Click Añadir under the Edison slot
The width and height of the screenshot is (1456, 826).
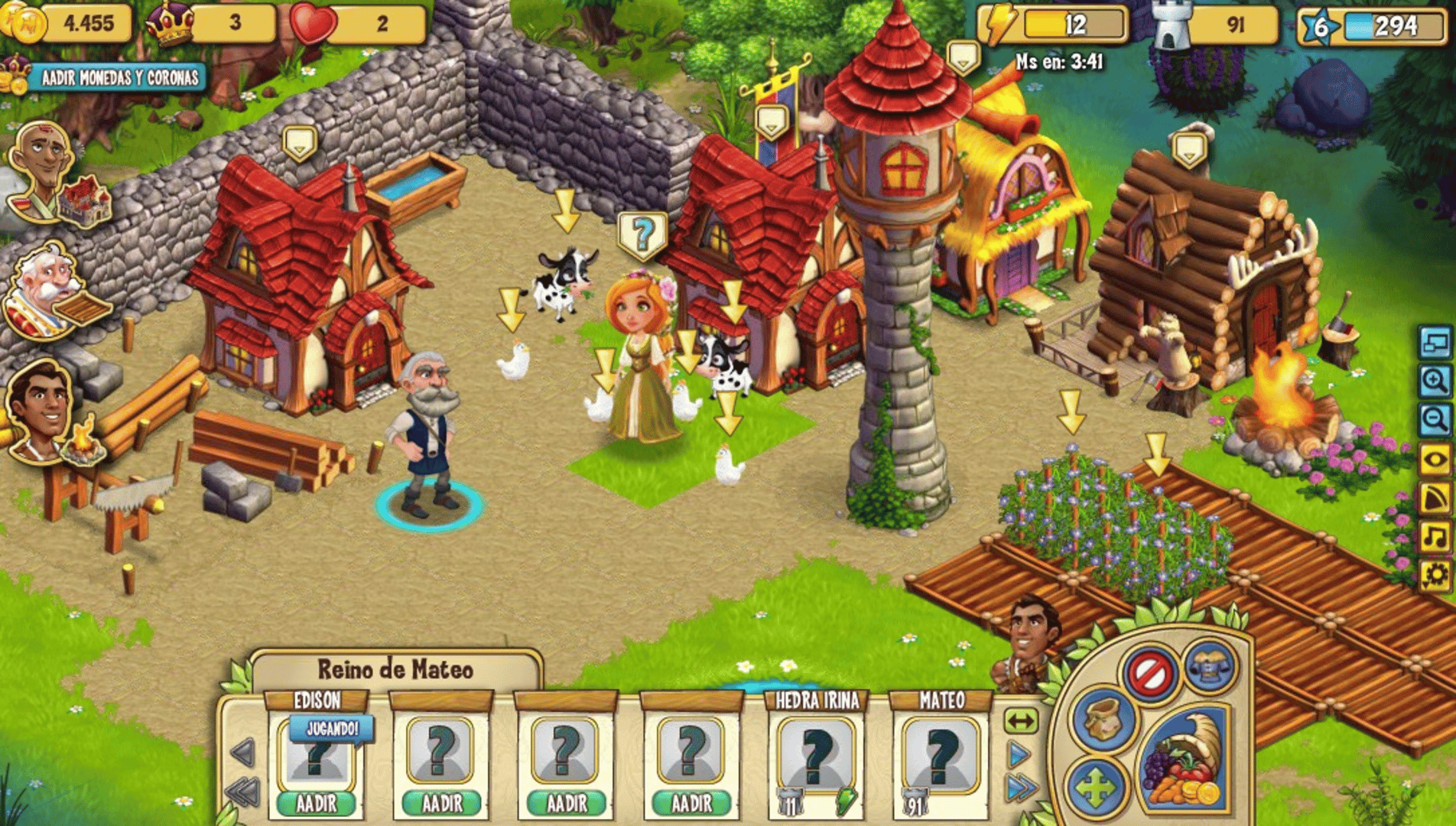click(316, 803)
